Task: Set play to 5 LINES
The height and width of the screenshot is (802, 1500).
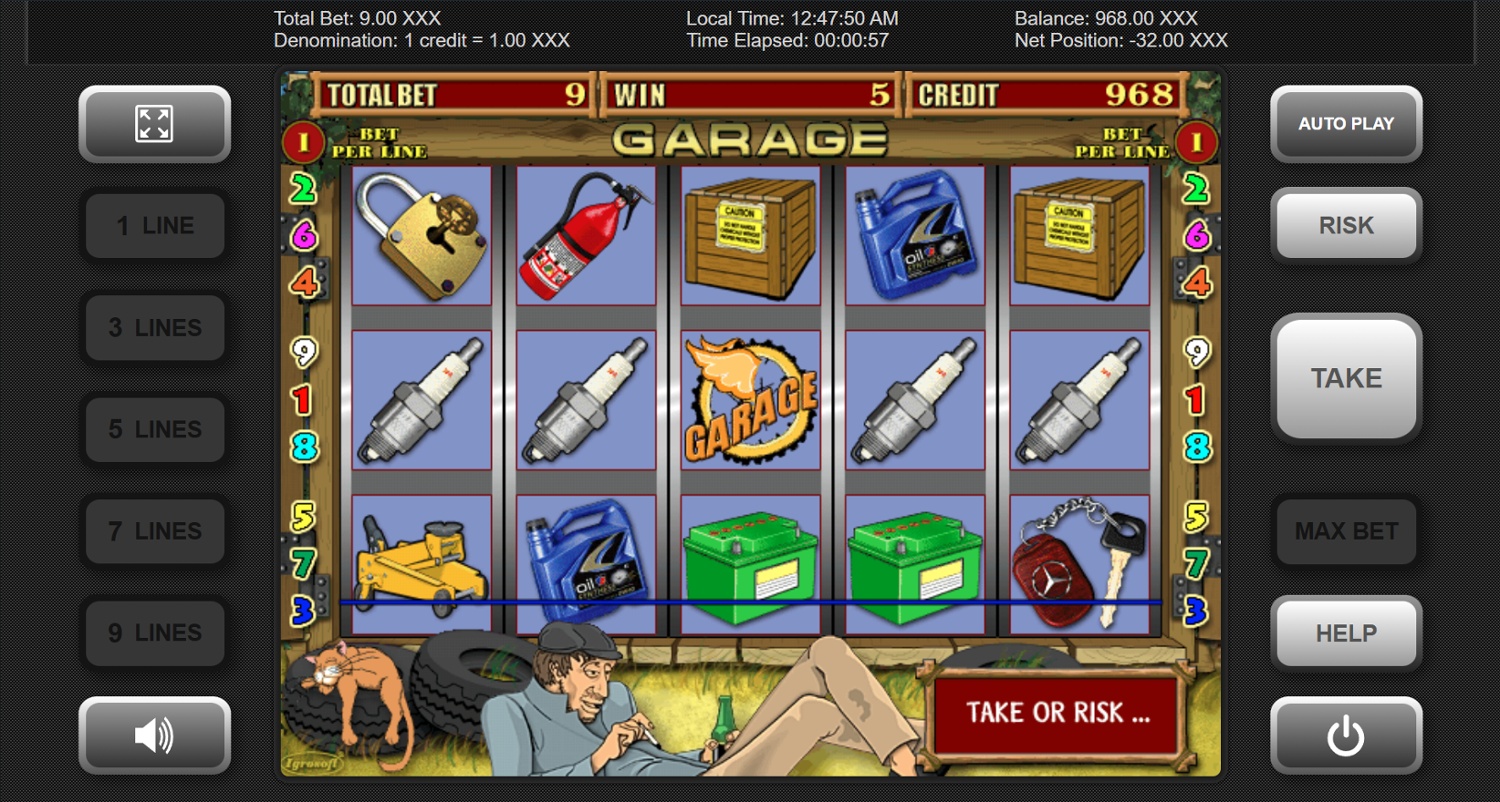Action: 155,430
